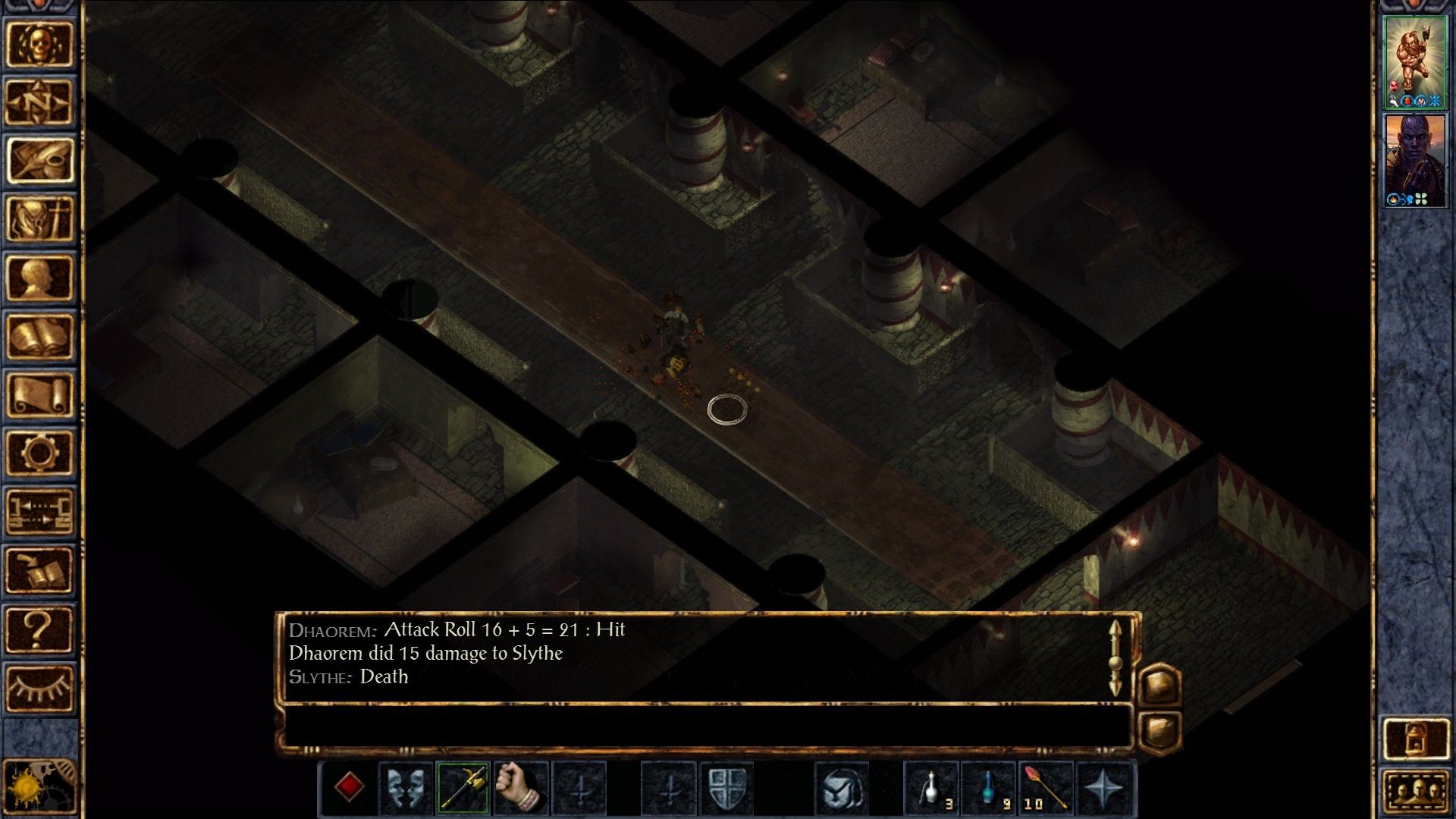Click the double-arrow multiplayer button
The image size is (1456, 819).
click(39, 511)
